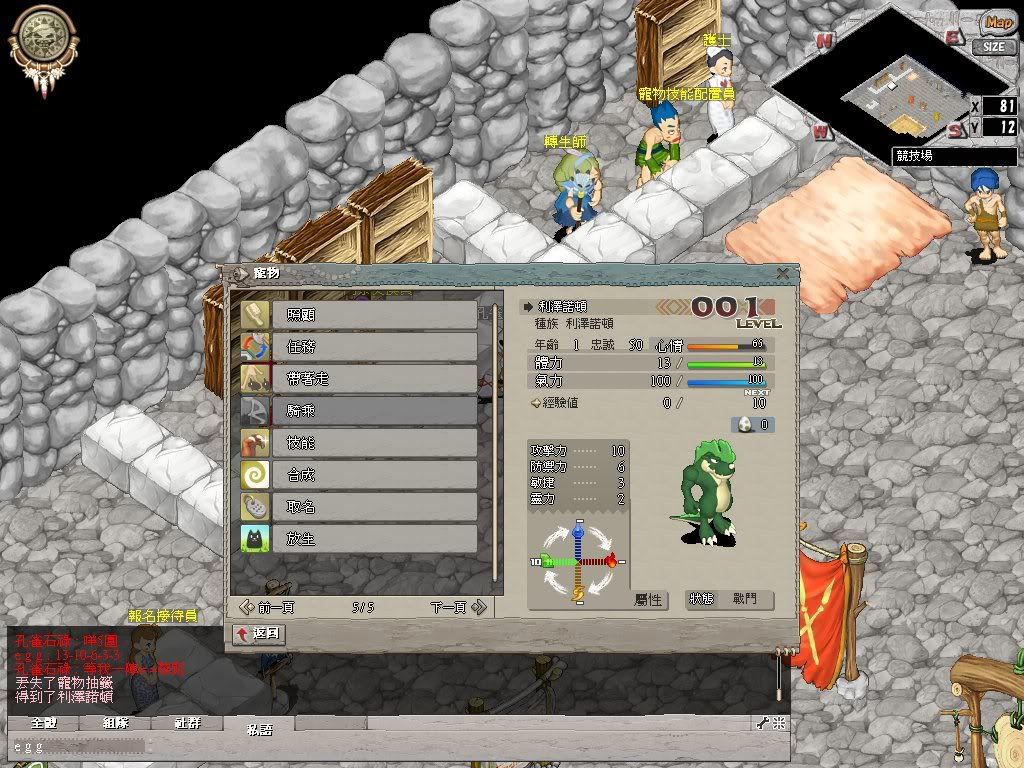Viewport: 1024px width, 768px height.
Task: Switch chat to the 組隊 (party) channel
Action: point(115,723)
